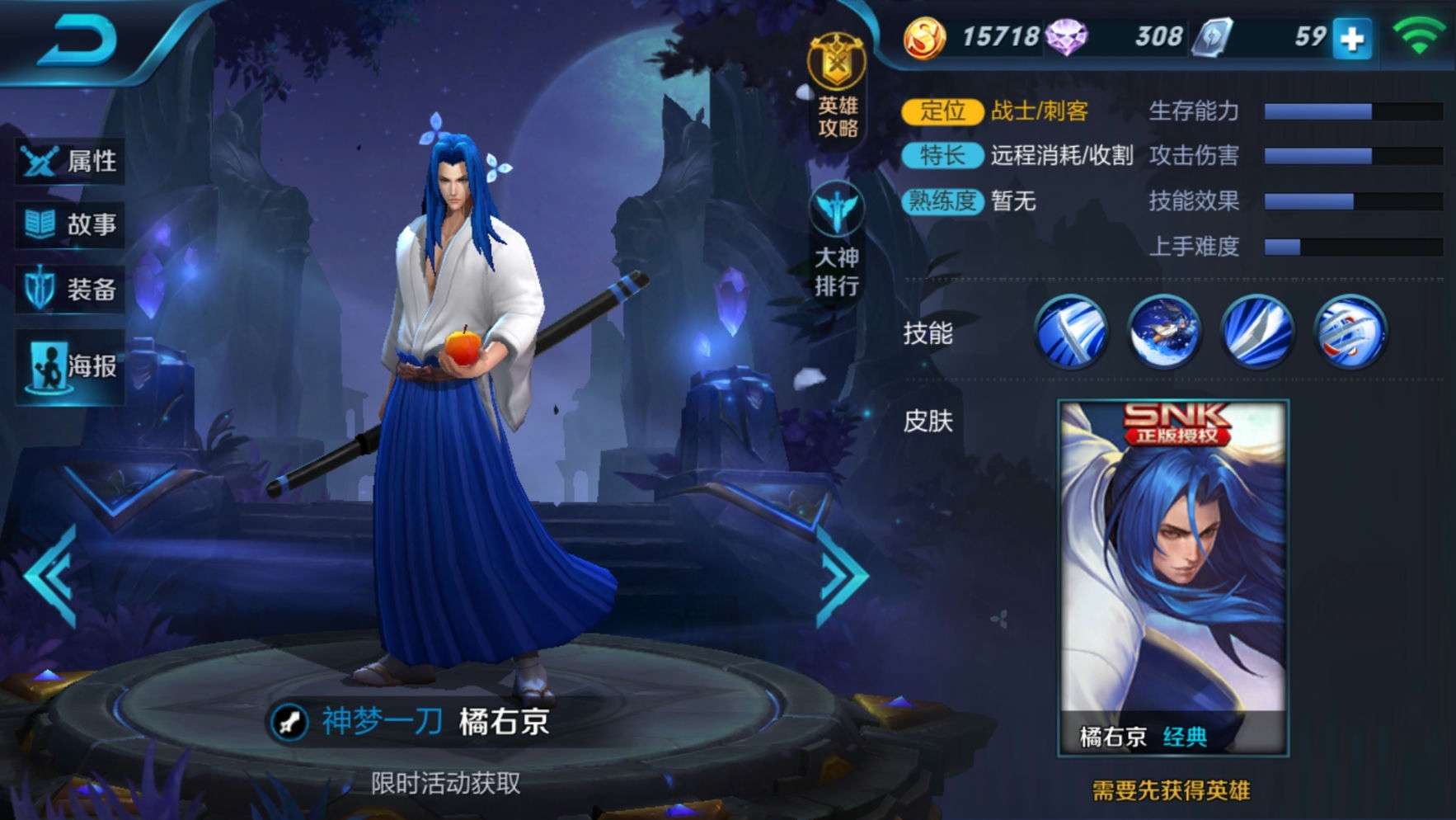Open the 属性 attributes tab
Viewport: 1456px width, 820px height.
pyautogui.click(x=71, y=161)
